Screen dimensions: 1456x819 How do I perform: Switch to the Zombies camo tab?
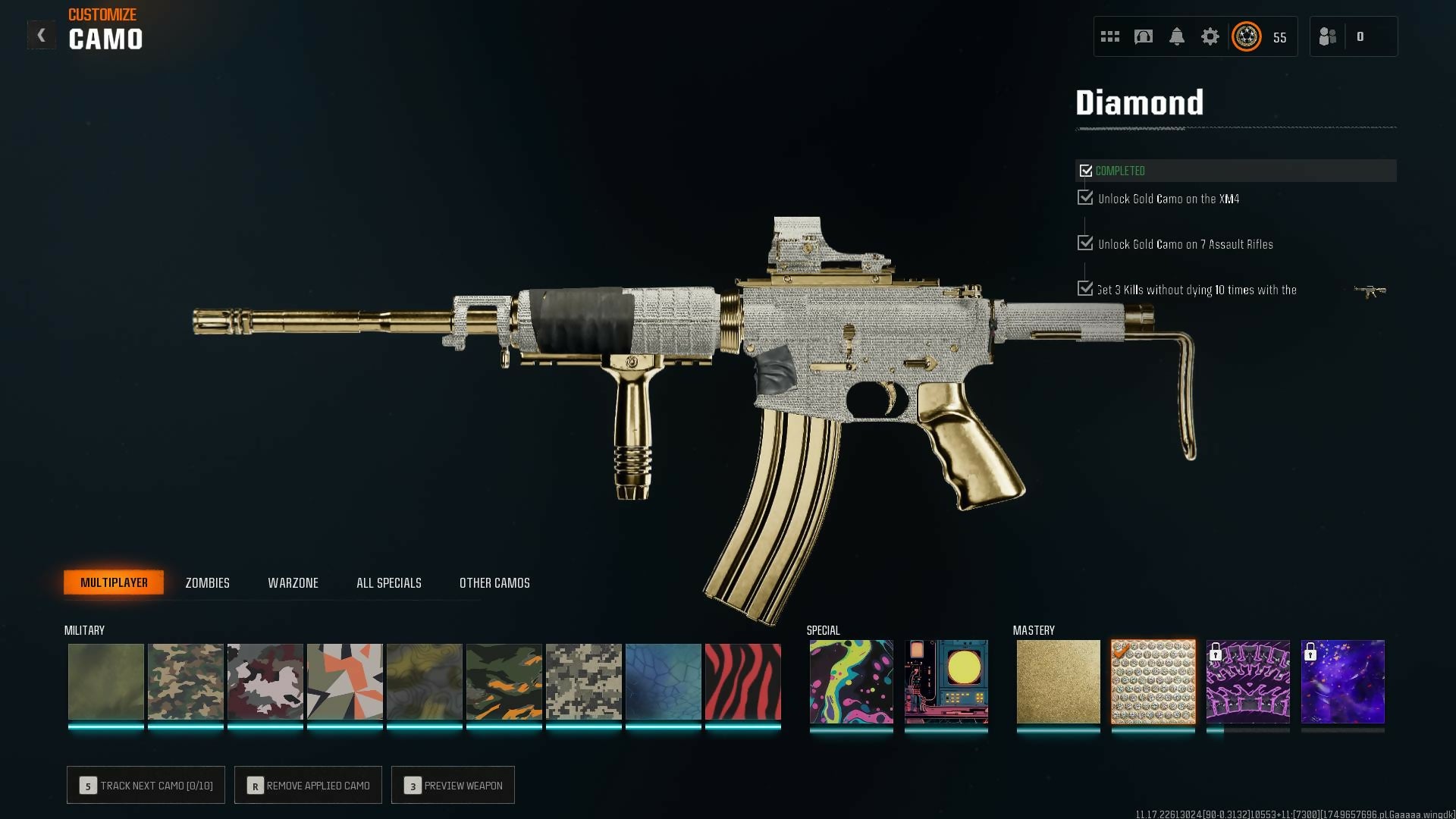click(x=207, y=582)
